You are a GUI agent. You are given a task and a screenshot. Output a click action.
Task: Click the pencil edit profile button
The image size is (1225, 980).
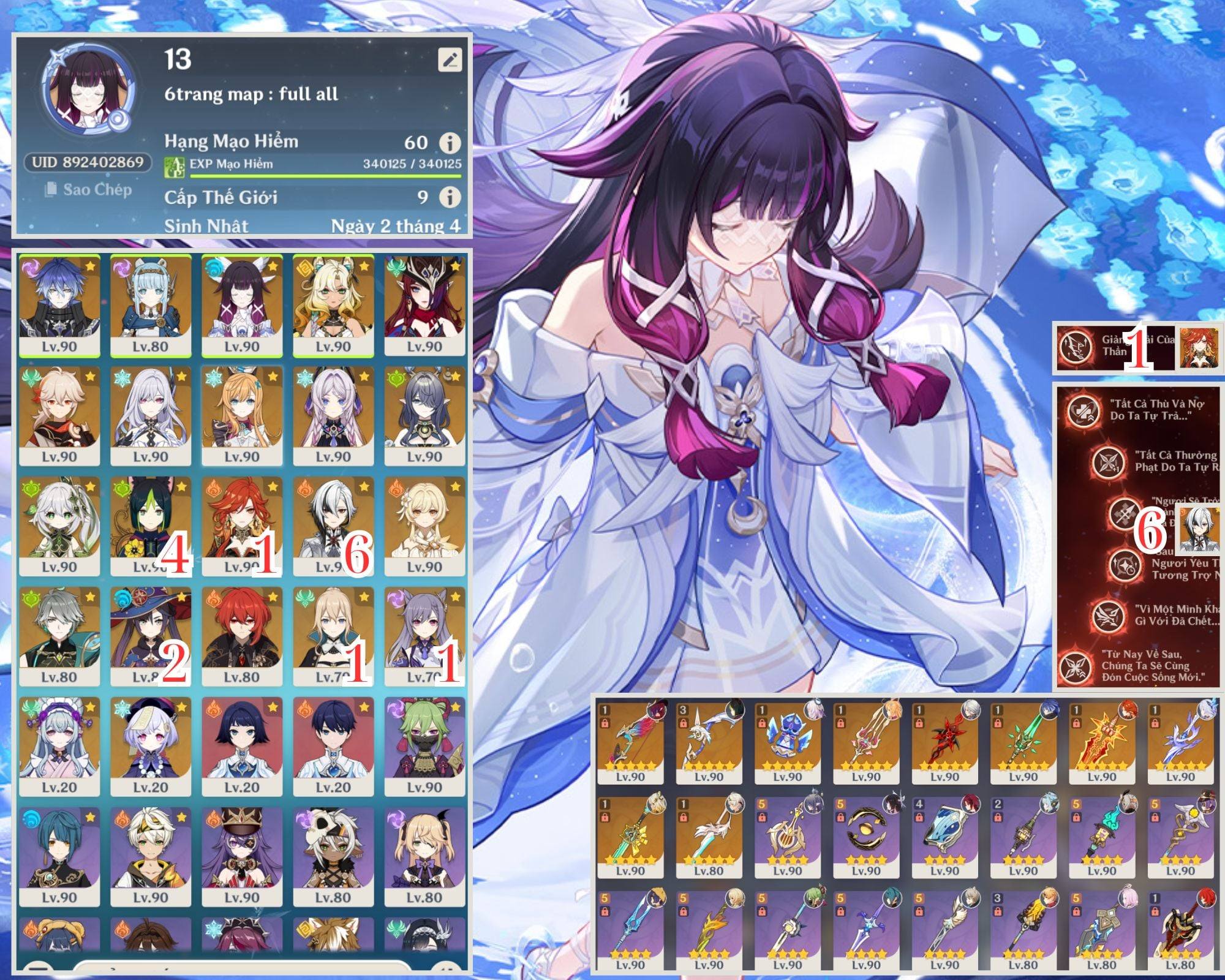click(450, 60)
